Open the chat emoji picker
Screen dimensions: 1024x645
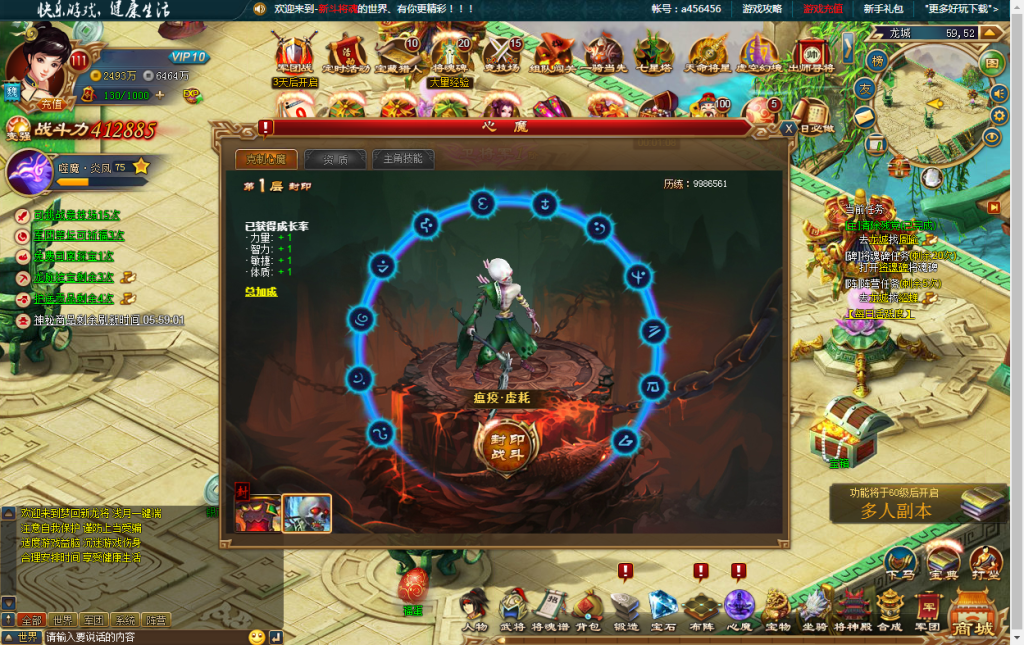point(257,637)
